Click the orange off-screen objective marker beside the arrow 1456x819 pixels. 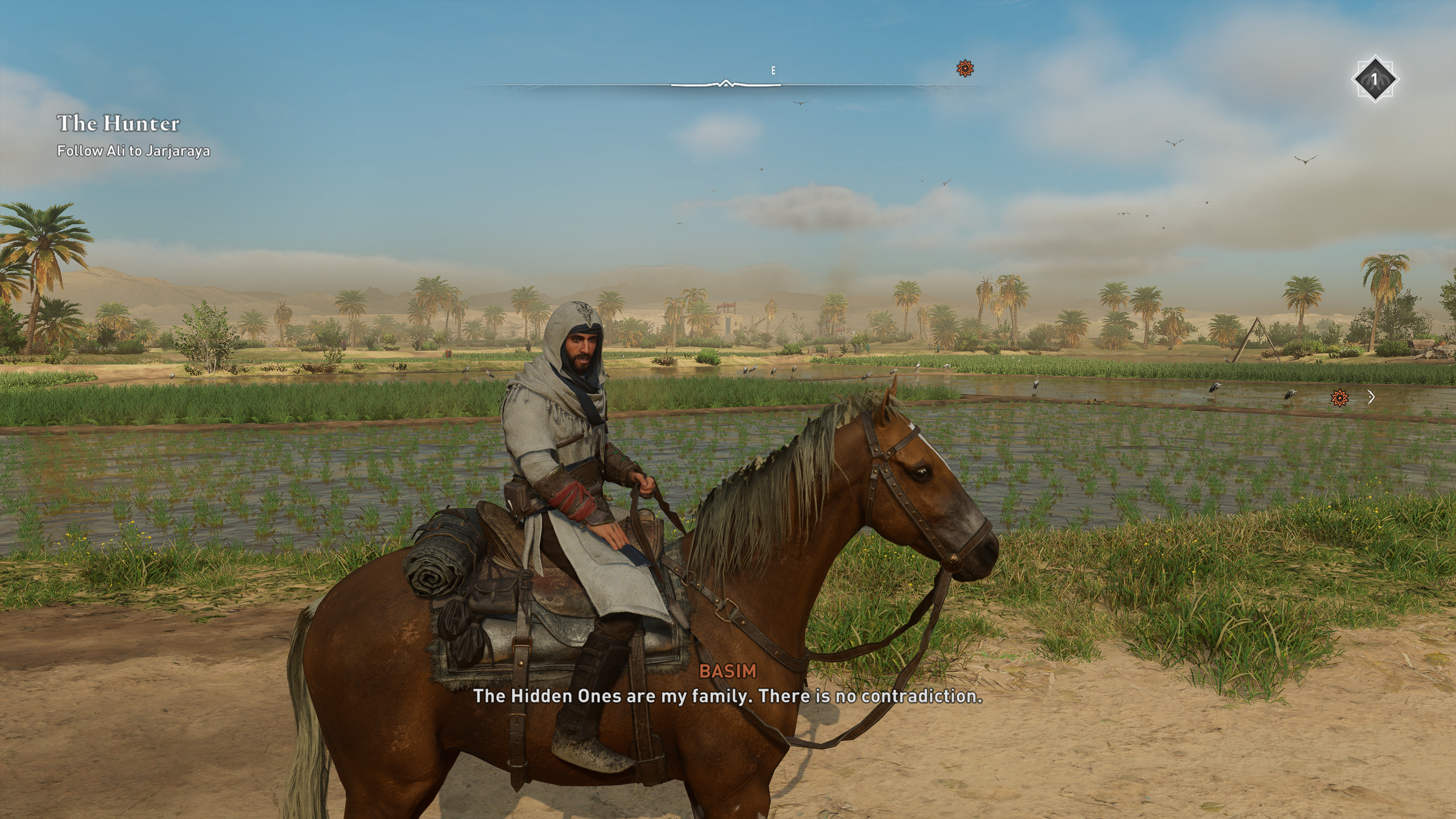click(1339, 398)
